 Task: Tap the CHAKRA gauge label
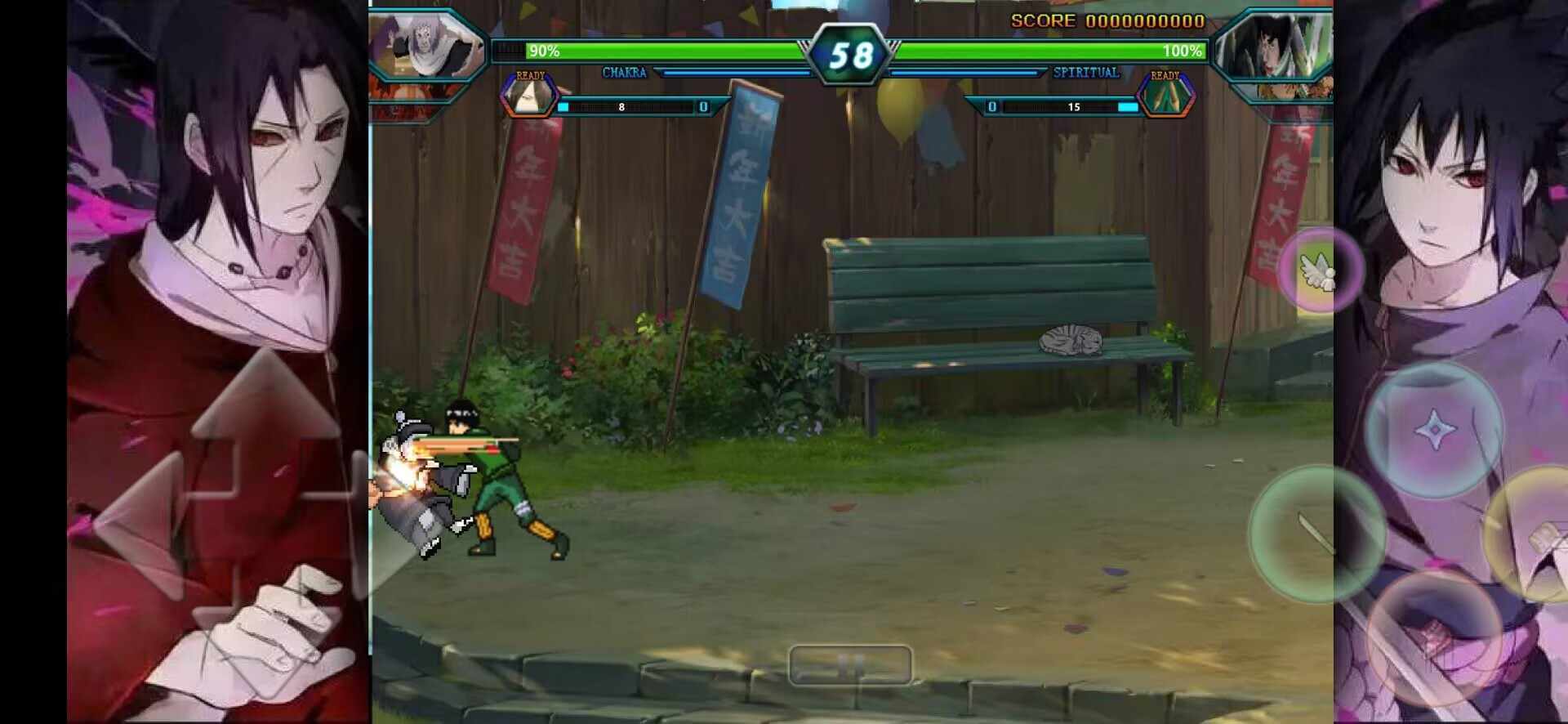[625, 74]
